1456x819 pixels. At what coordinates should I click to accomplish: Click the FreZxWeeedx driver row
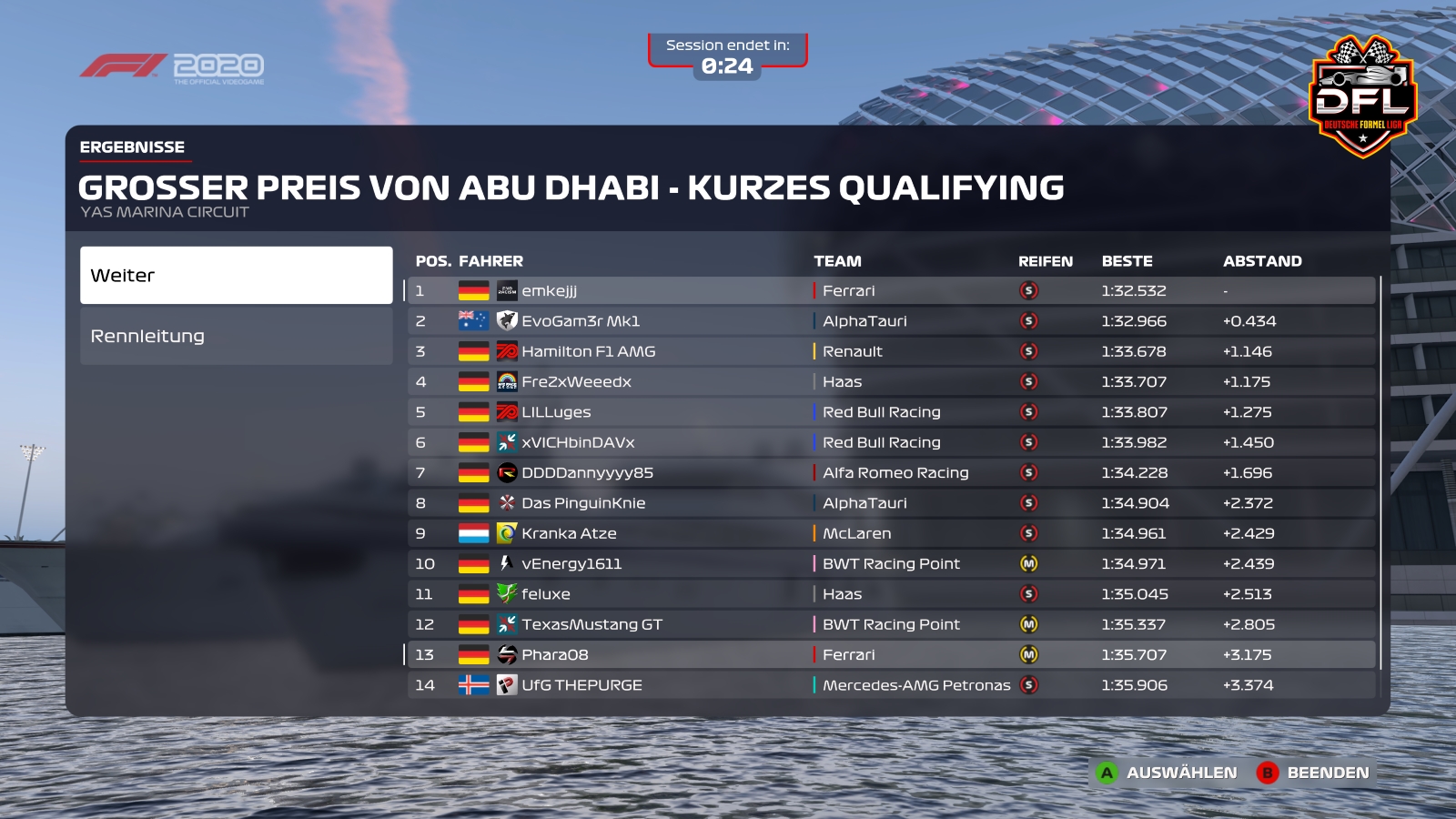(x=890, y=381)
